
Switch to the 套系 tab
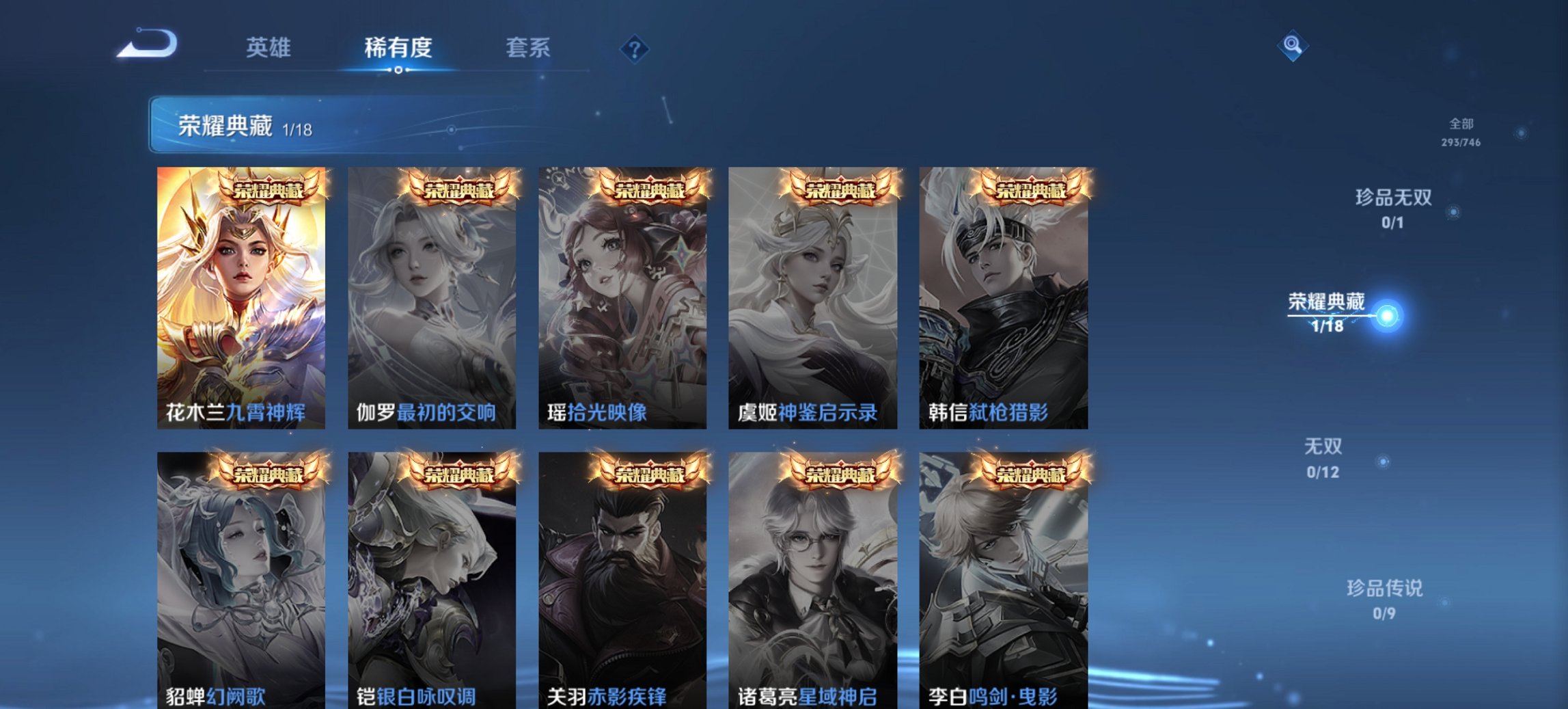pyautogui.click(x=527, y=48)
